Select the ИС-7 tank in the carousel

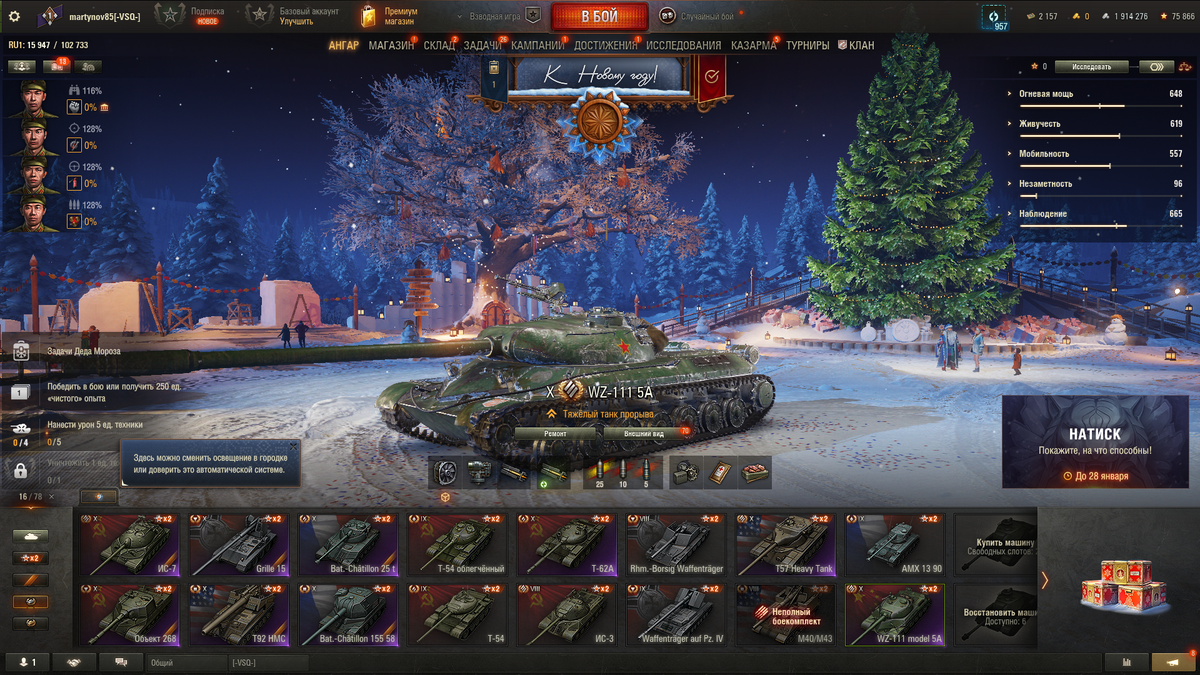coord(131,546)
